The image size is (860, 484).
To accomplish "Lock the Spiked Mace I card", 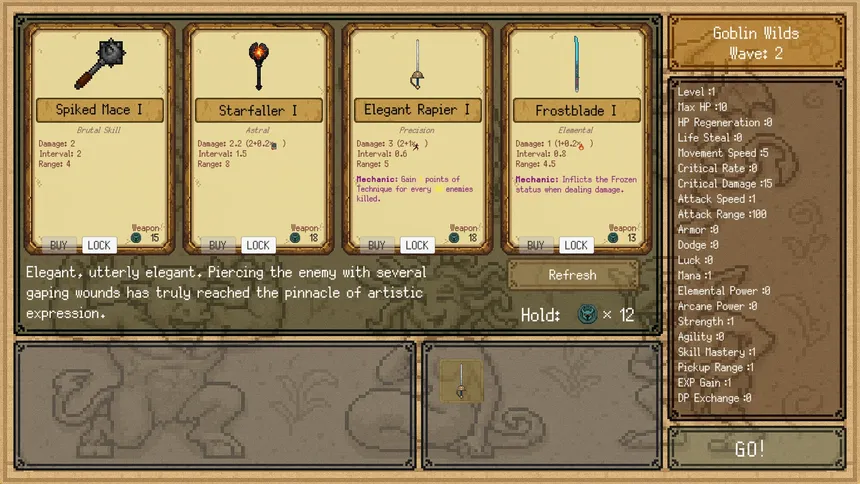I will click(99, 245).
